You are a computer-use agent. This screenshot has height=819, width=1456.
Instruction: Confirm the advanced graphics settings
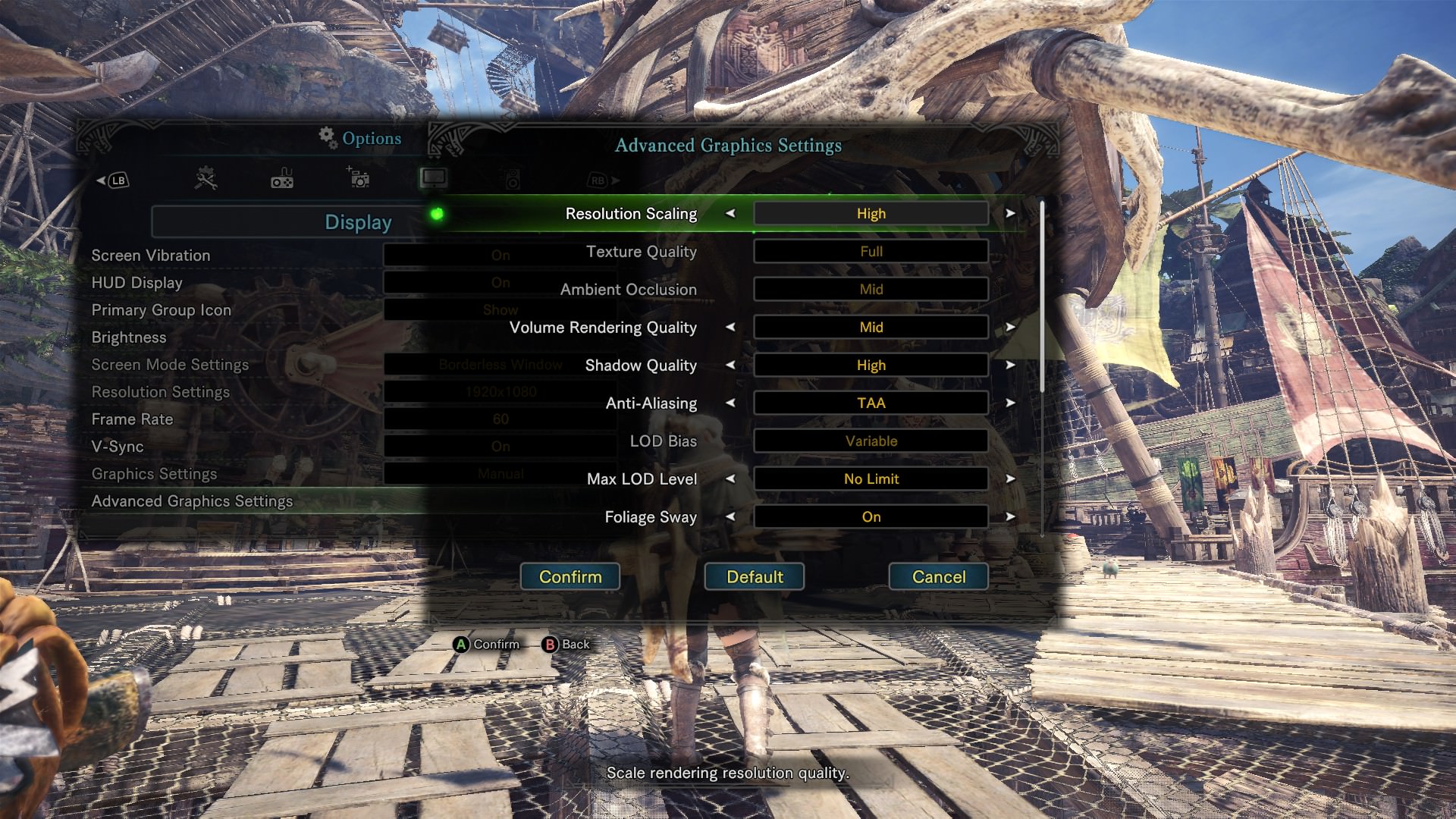(x=570, y=577)
